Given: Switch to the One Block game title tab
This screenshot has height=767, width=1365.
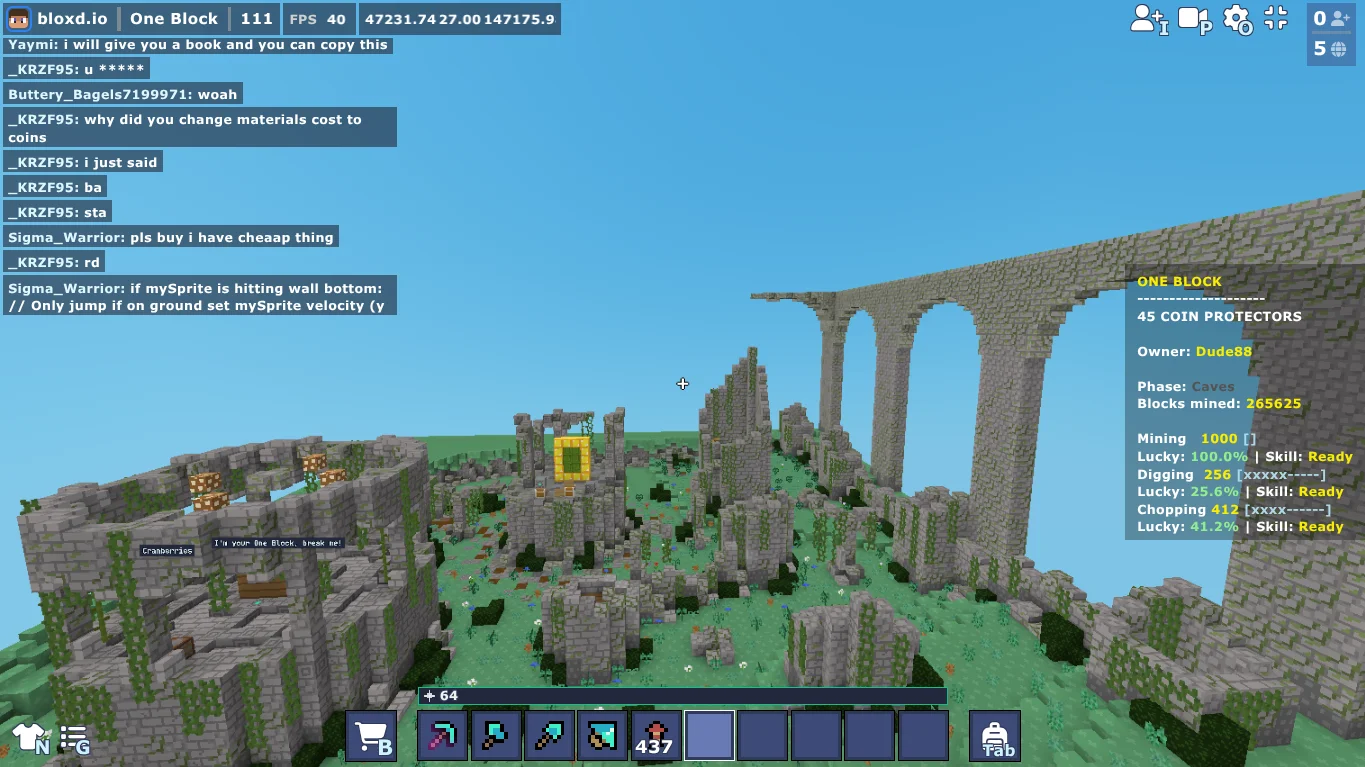Looking at the screenshot, I should [x=173, y=17].
